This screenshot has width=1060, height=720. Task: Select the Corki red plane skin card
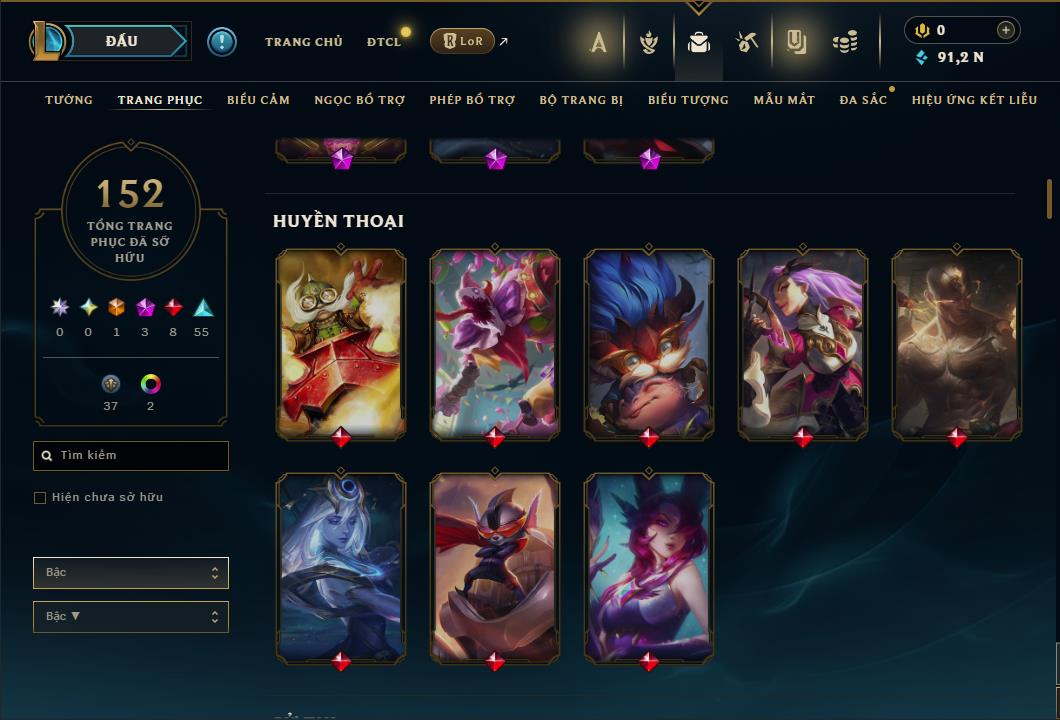coord(341,343)
